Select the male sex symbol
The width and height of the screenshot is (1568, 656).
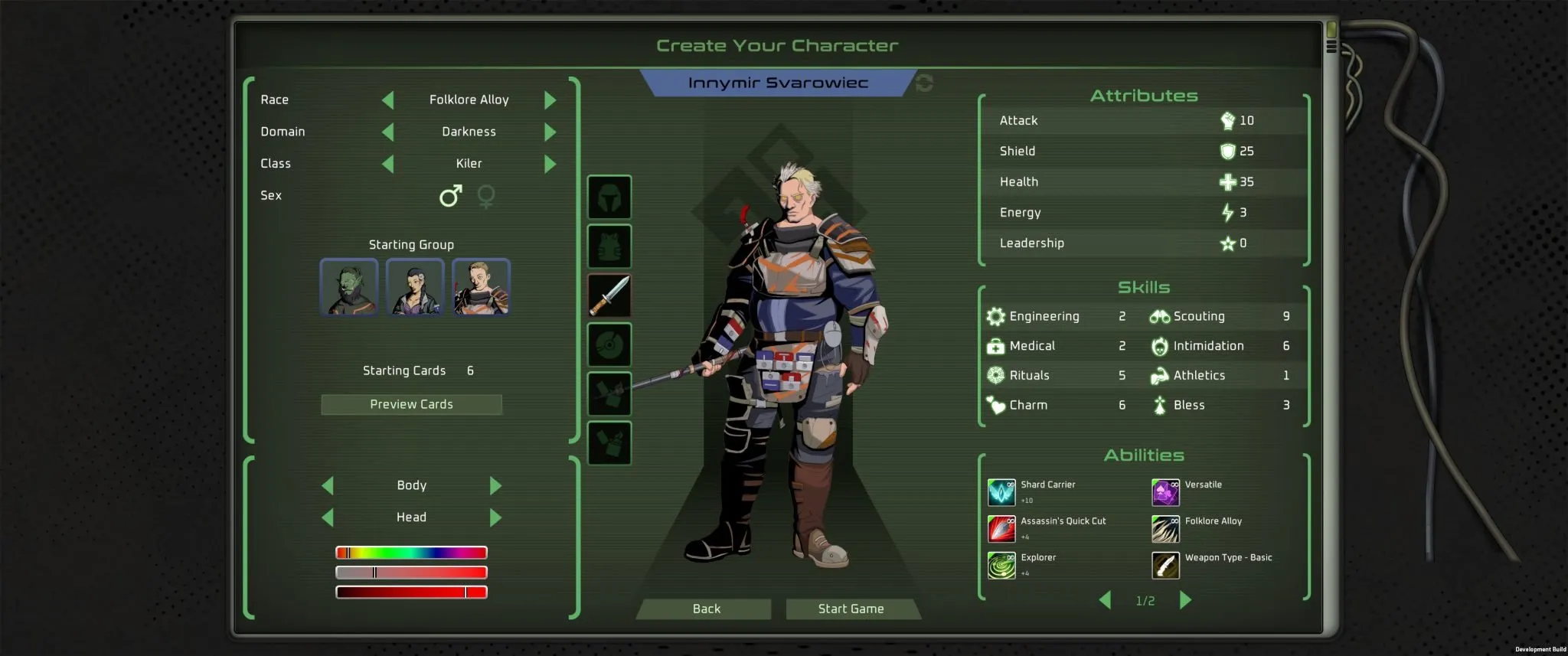[x=450, y=196]
